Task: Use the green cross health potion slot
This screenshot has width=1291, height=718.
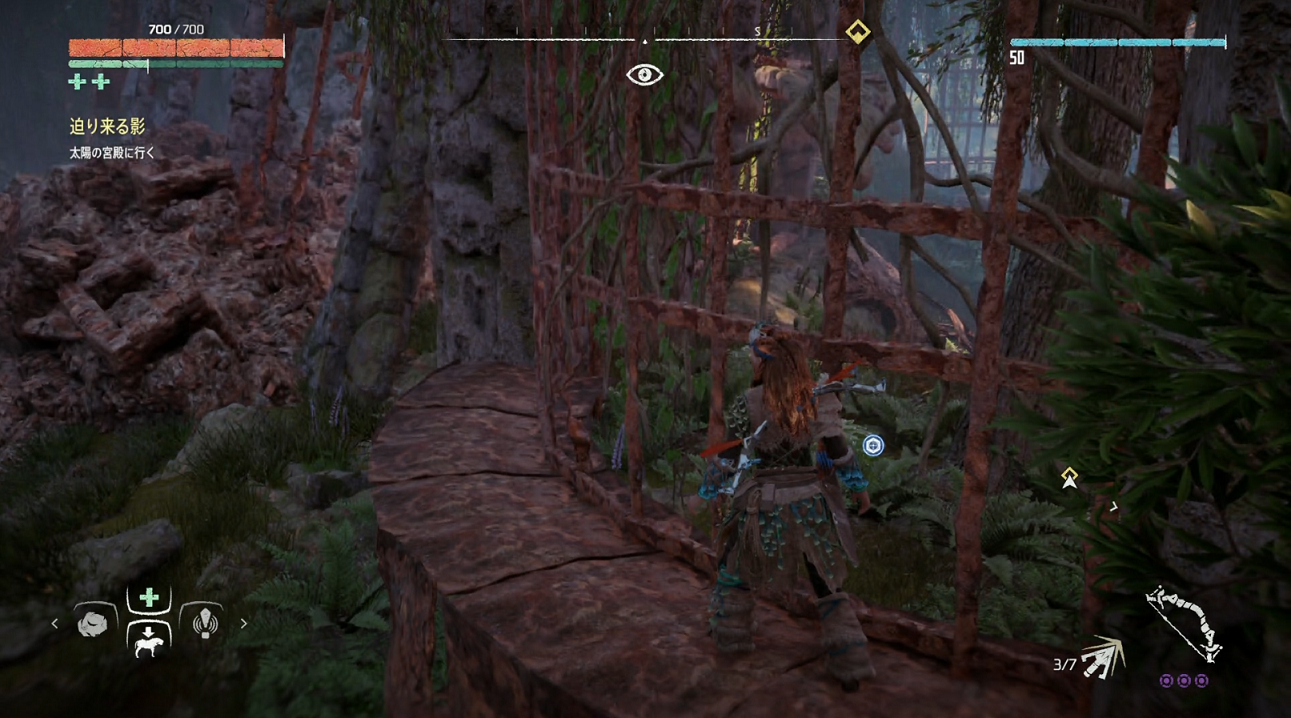Action: click(x=149, y=598)
